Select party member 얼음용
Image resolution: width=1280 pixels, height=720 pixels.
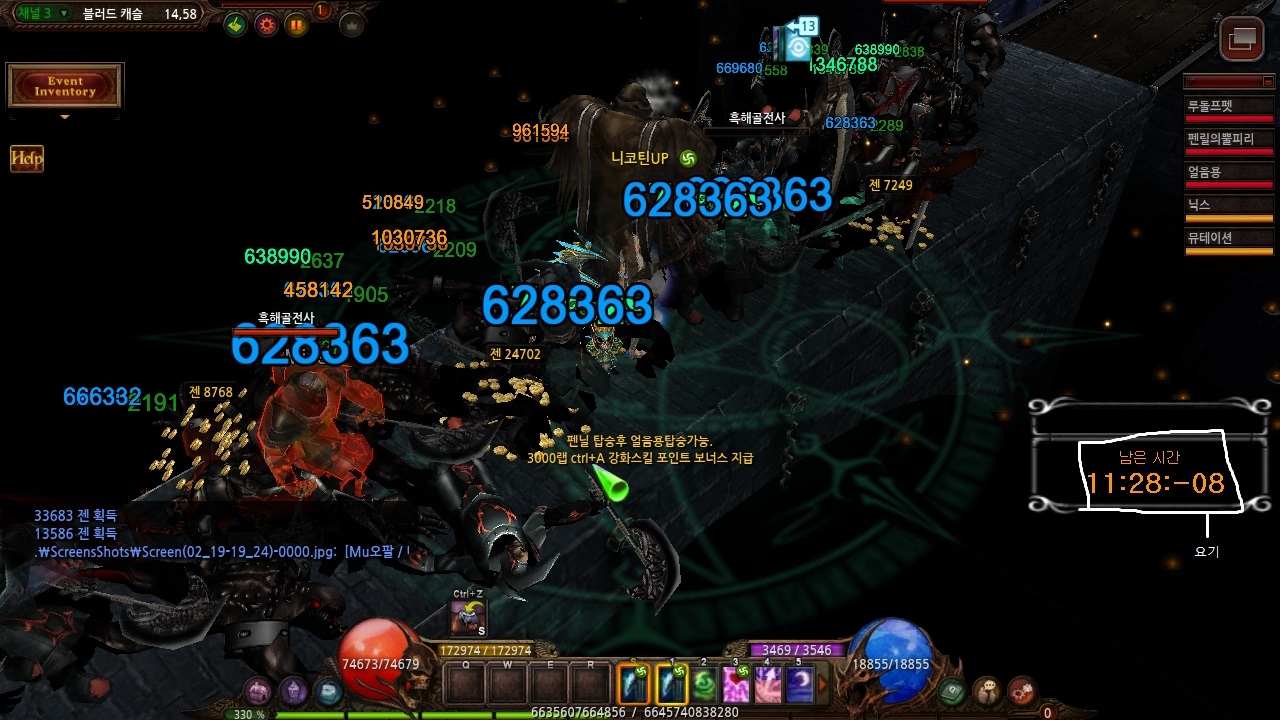click(x=1228, y=172)
